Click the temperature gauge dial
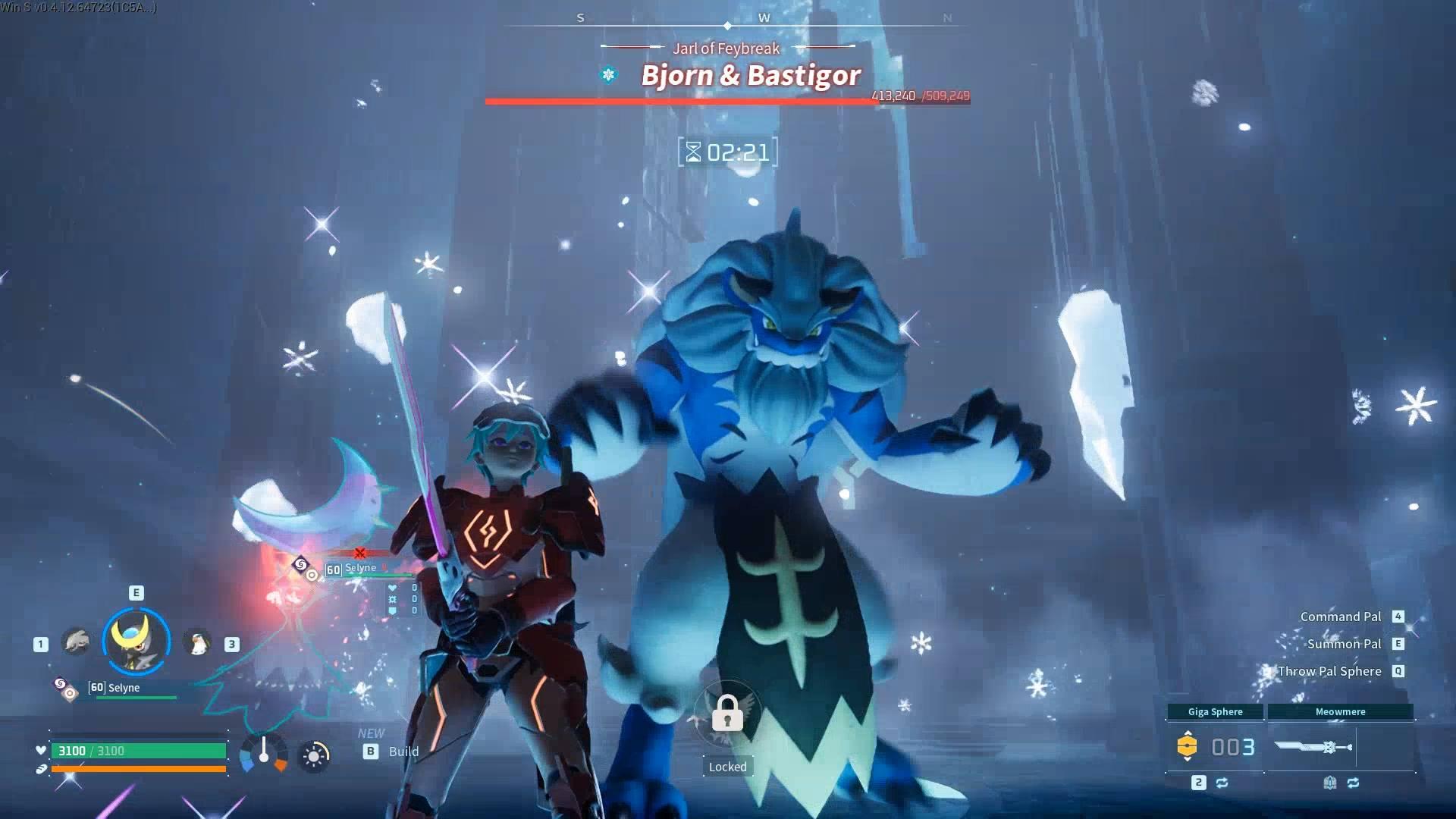 tap(263, 753)
